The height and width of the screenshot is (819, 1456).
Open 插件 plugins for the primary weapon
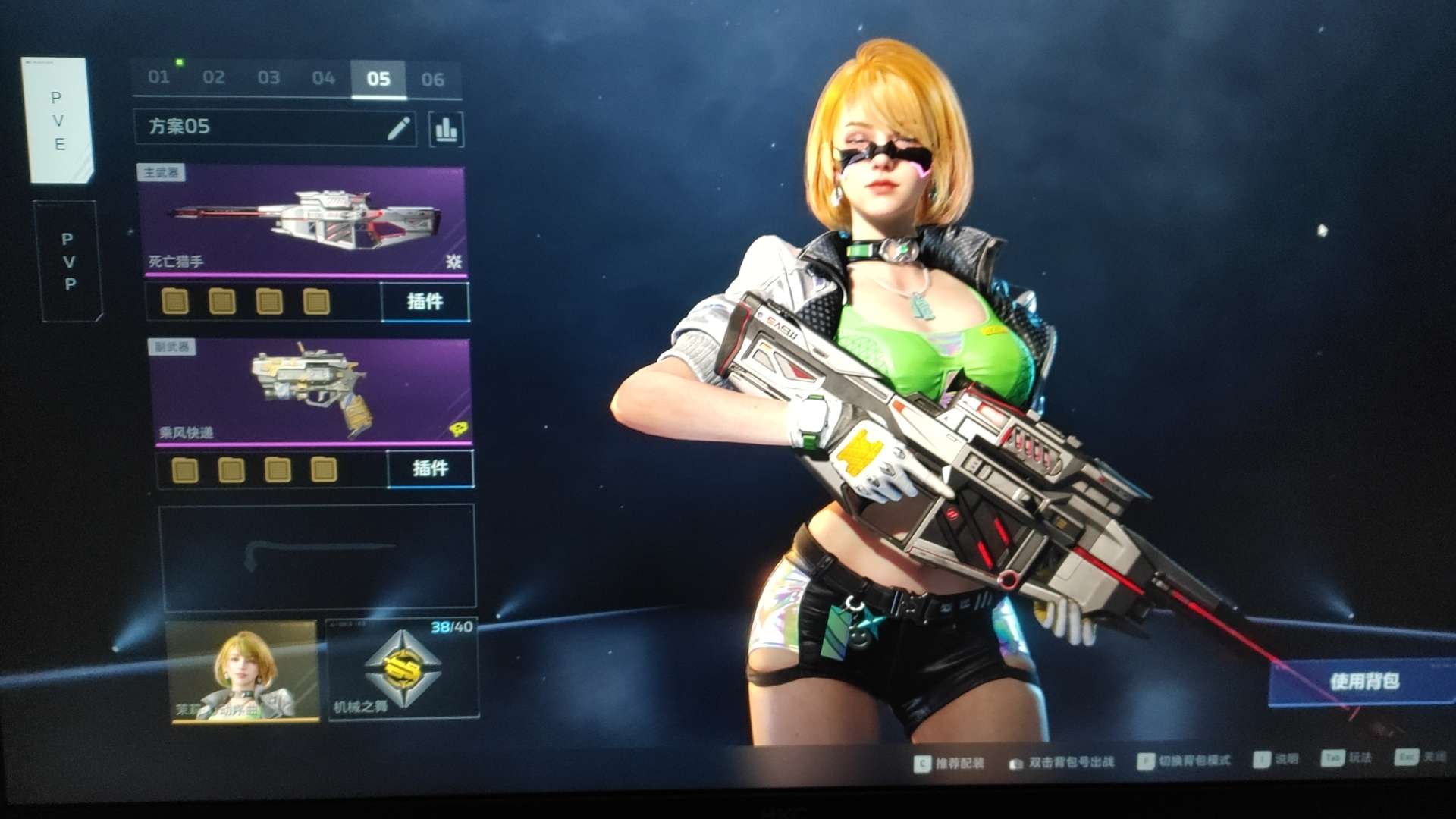pos(425,302)
